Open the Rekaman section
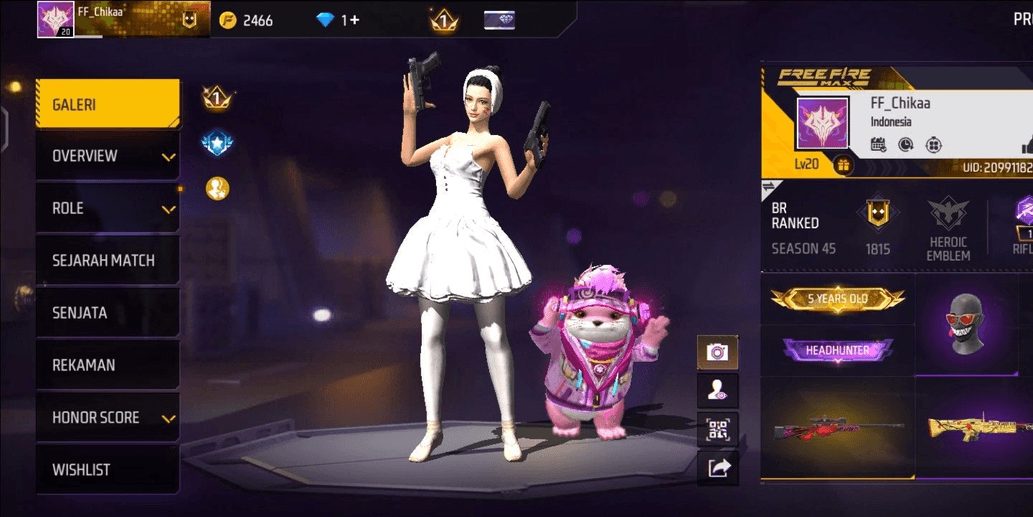This screenshot has height=517, width=1033. pos(107,365)
